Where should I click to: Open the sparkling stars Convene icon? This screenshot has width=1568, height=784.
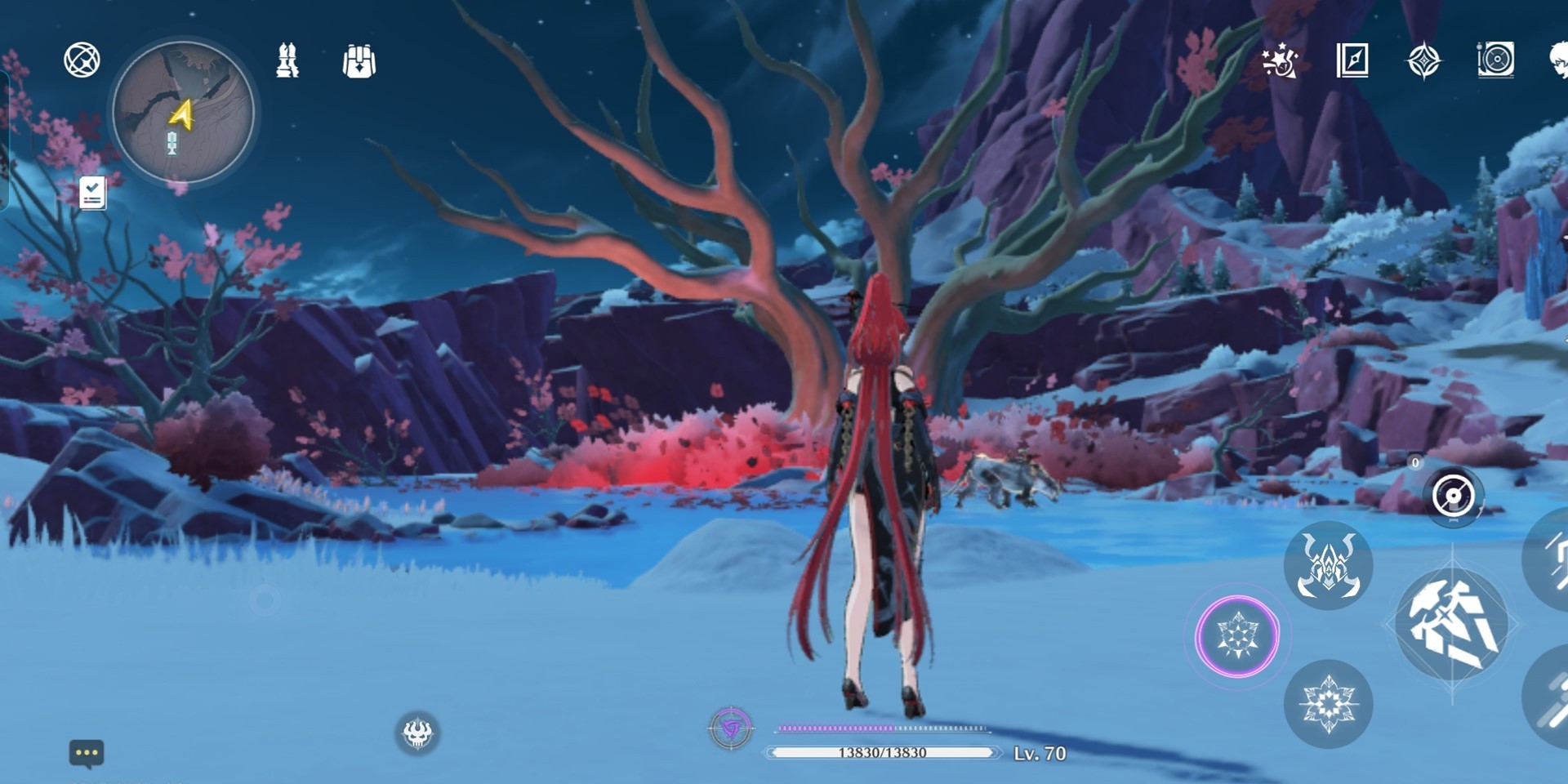1279,61
